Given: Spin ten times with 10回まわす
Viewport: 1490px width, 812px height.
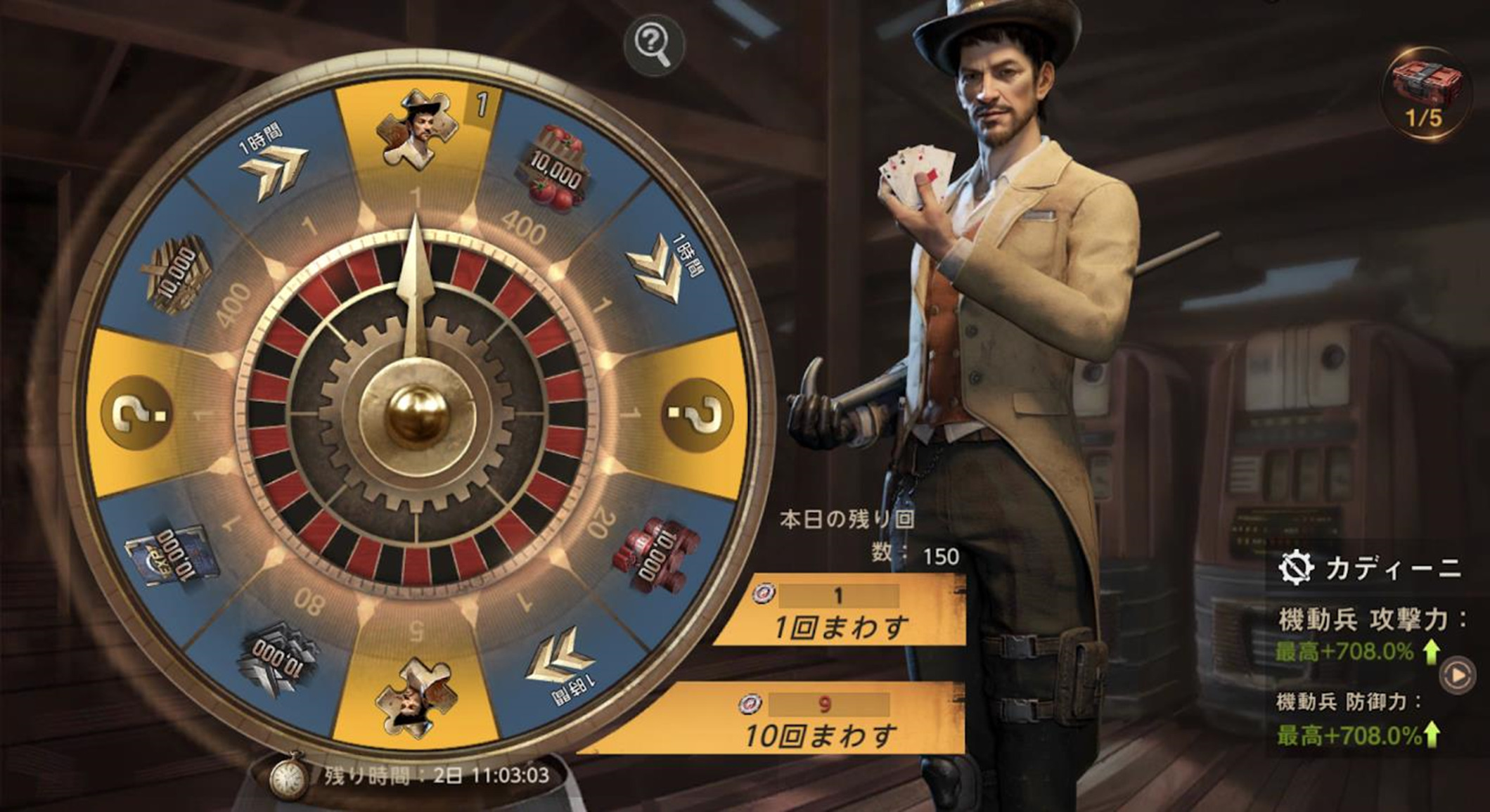Looking at the screenshot, I should [x=819, y=721].
